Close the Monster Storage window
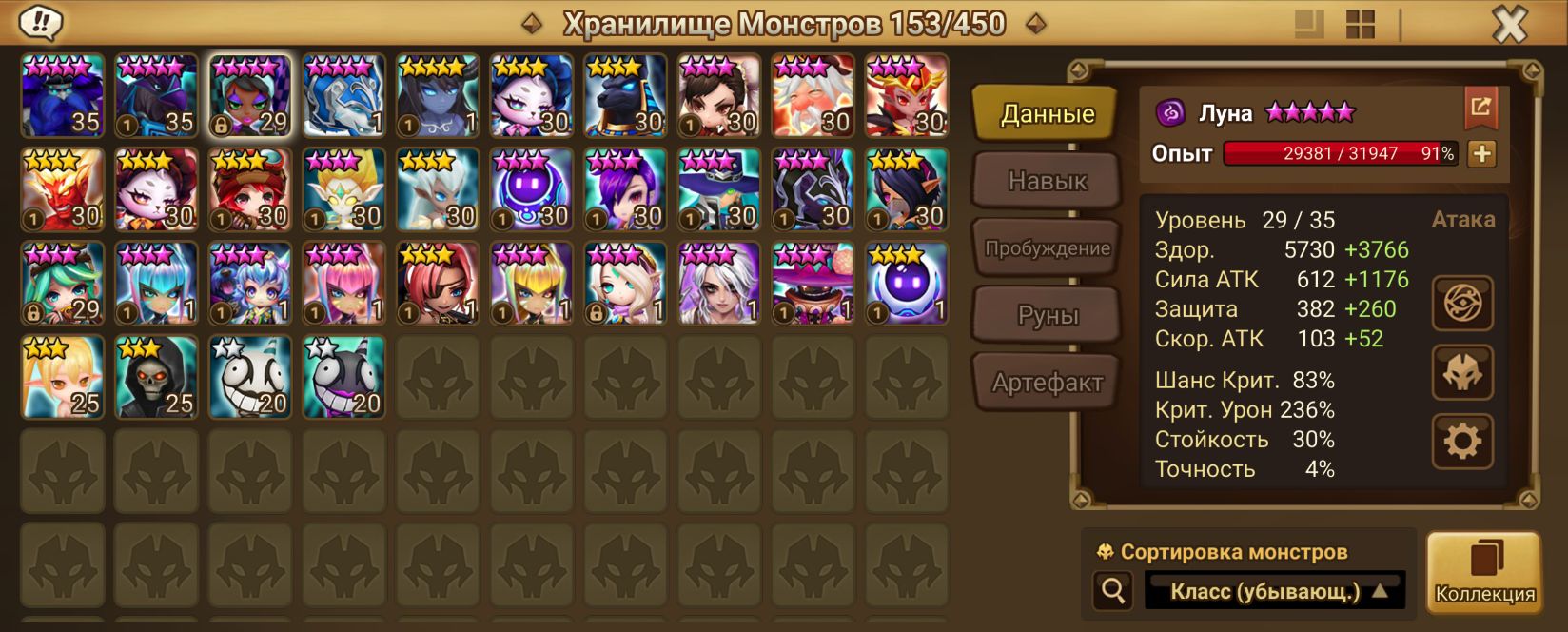This screenshot has height=632, width=1568. coord(1509,25)
